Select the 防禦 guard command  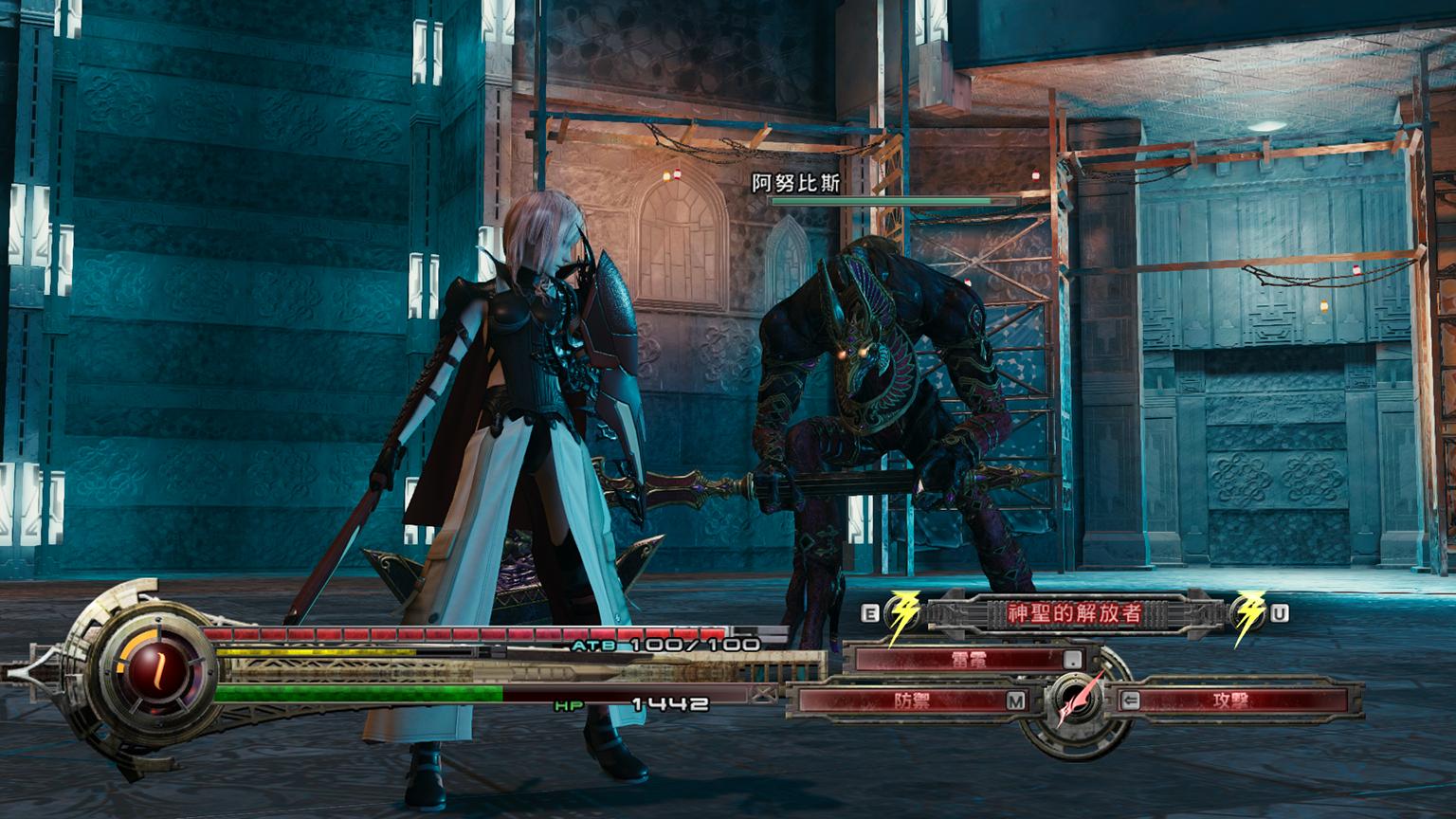coord(911,701)
